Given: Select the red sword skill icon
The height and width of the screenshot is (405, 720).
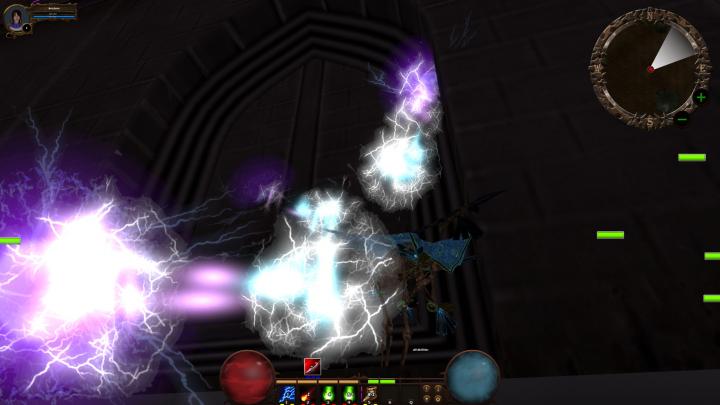Looking at the screenshot, I should (311, 366).
